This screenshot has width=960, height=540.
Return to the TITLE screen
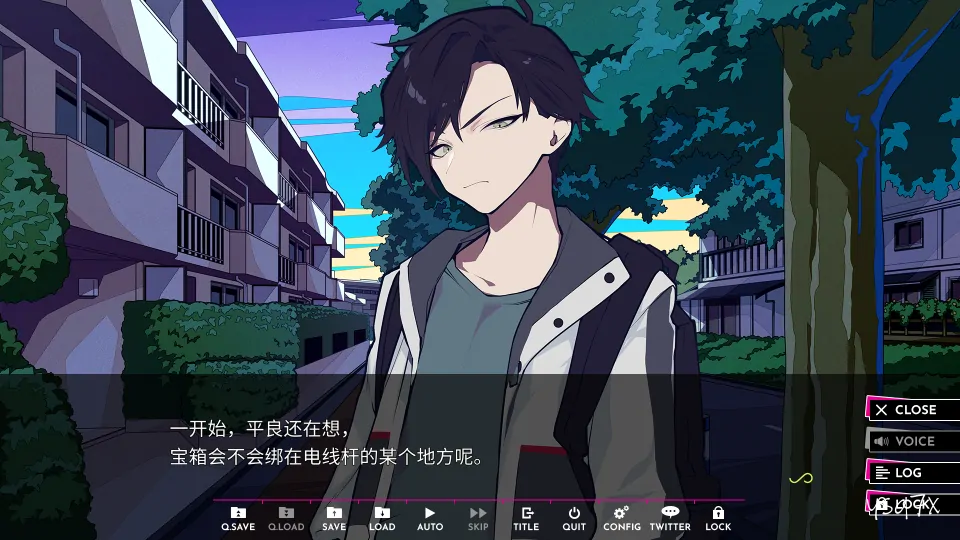526,518
